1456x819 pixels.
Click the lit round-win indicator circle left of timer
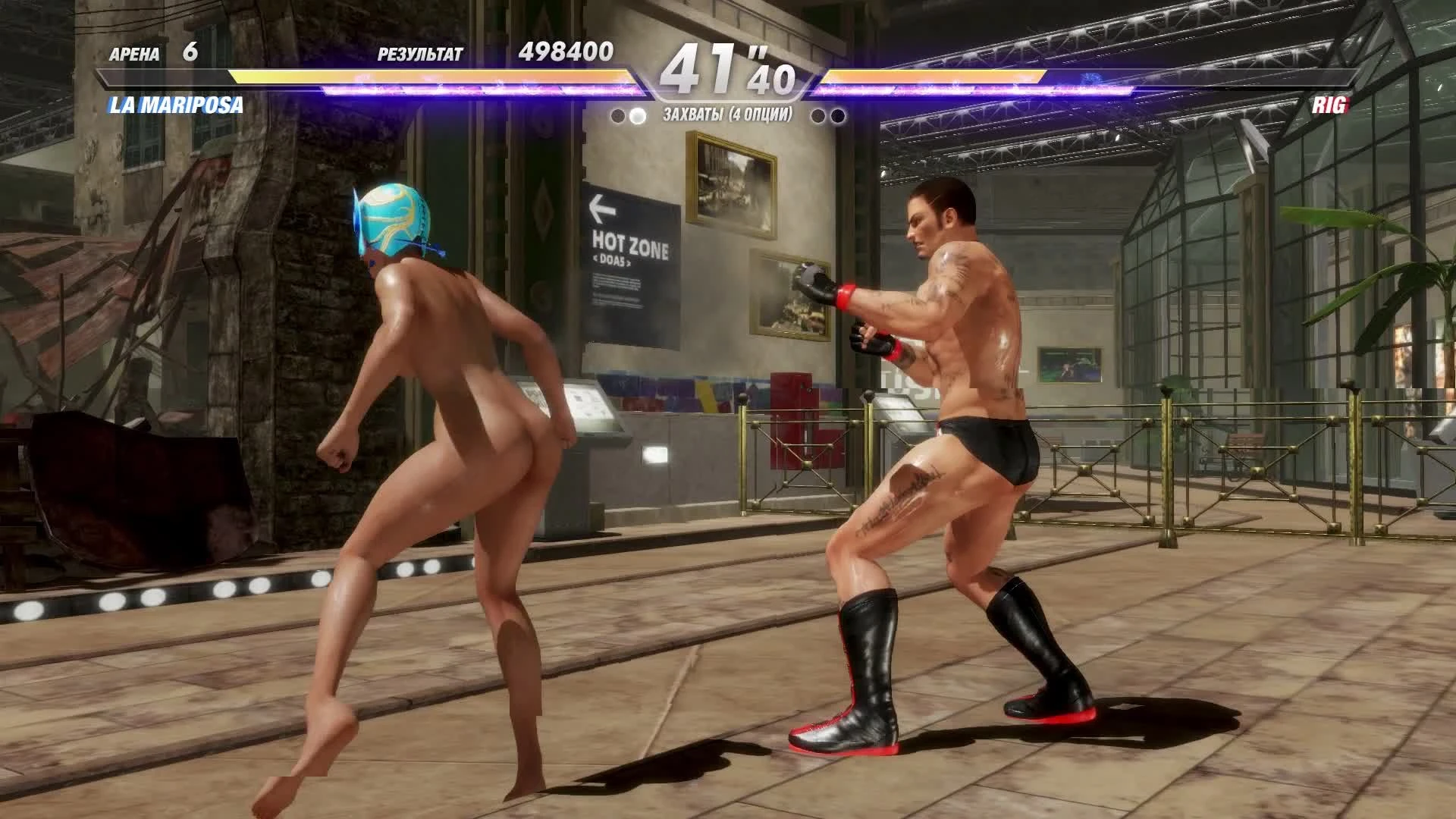pyautogui.click(x=635, y=115)
